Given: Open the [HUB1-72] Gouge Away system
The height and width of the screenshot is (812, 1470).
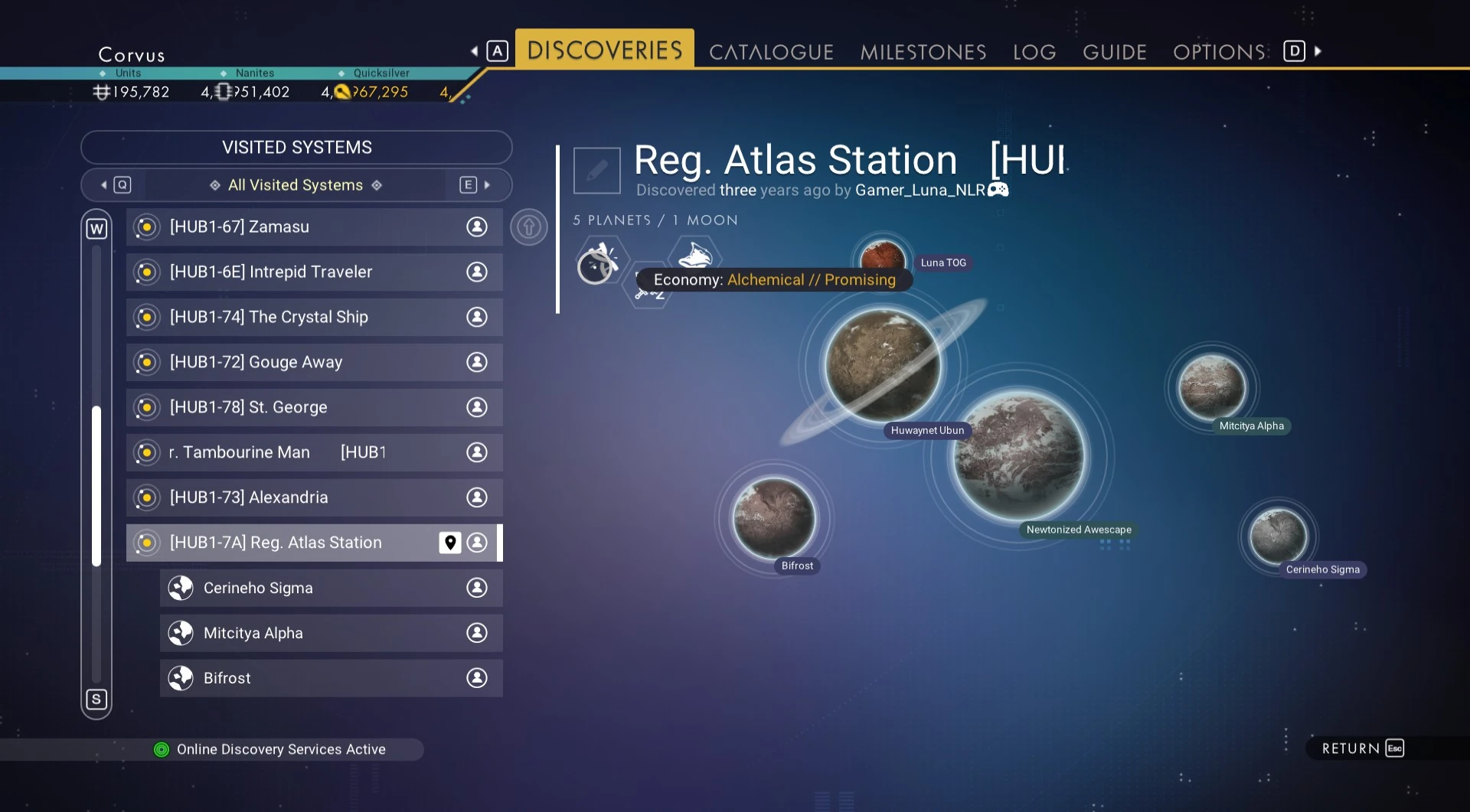Looking at the screenshot, I should tap(314, 363).
